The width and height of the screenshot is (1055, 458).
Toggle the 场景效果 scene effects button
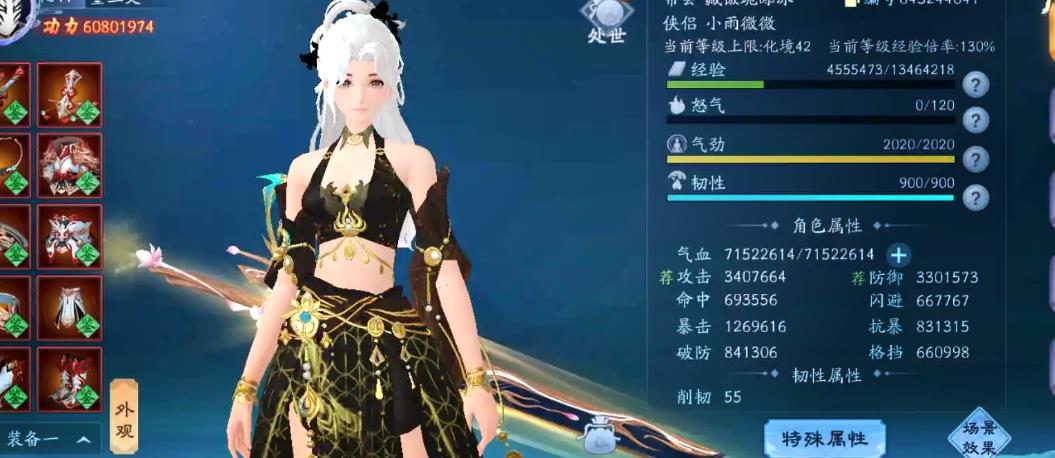pyautogui.click(x=980, y=432)
